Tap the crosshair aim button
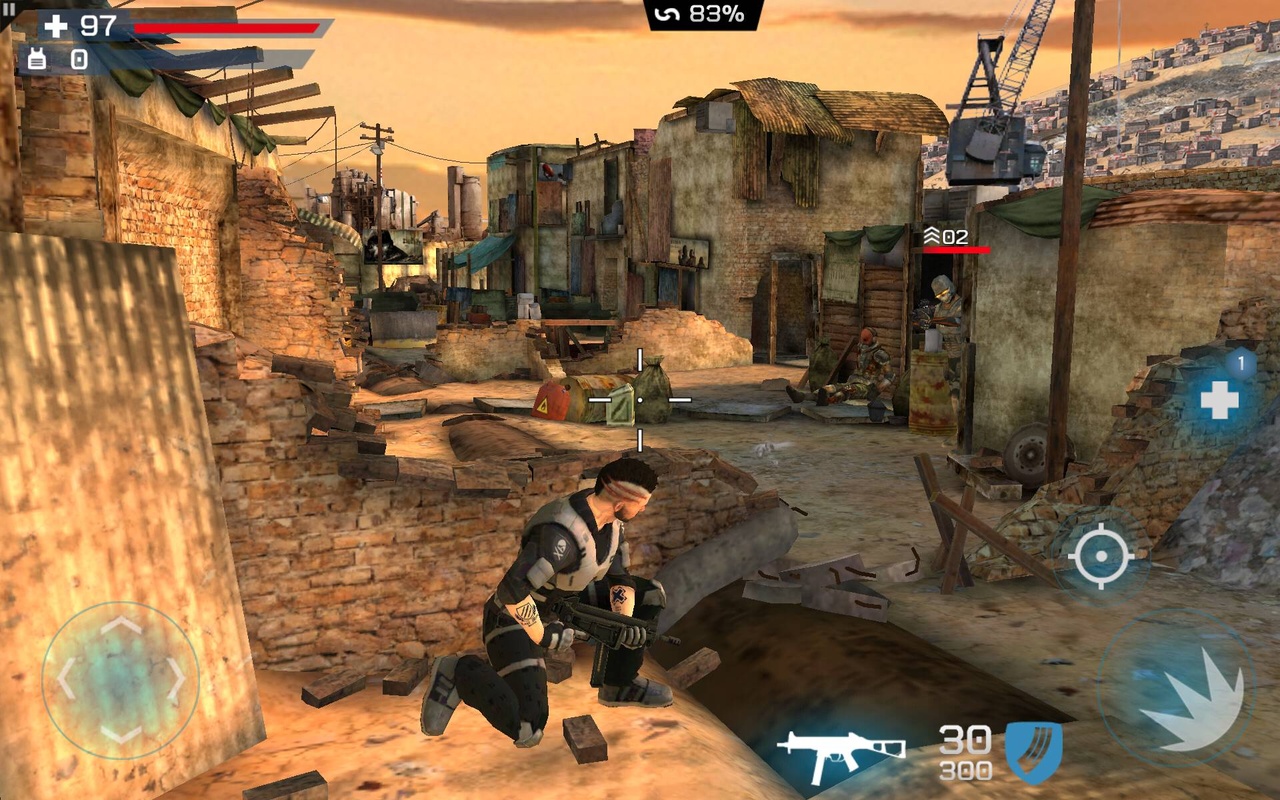The width and height of the screenshot is (1280, 800). point(1100,555)
